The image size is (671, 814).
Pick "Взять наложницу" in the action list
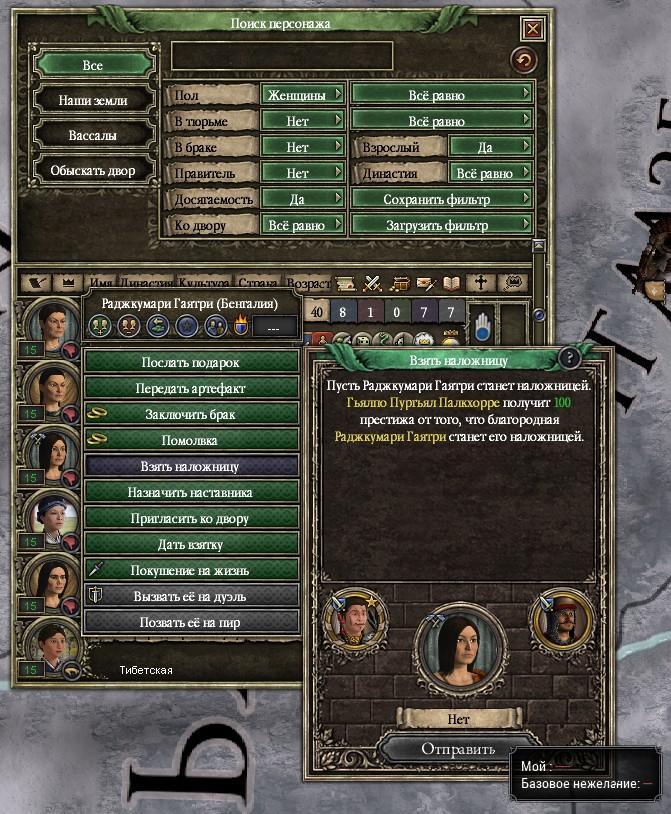191,466
